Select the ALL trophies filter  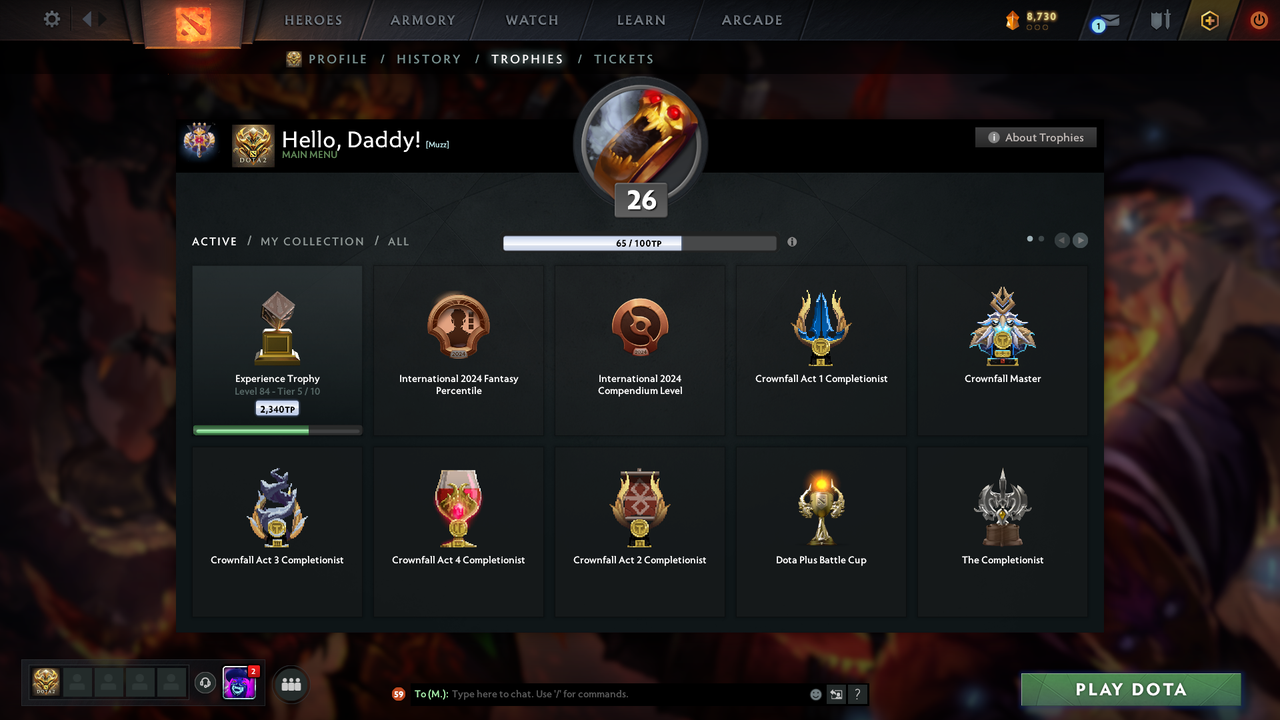(398, 241)
